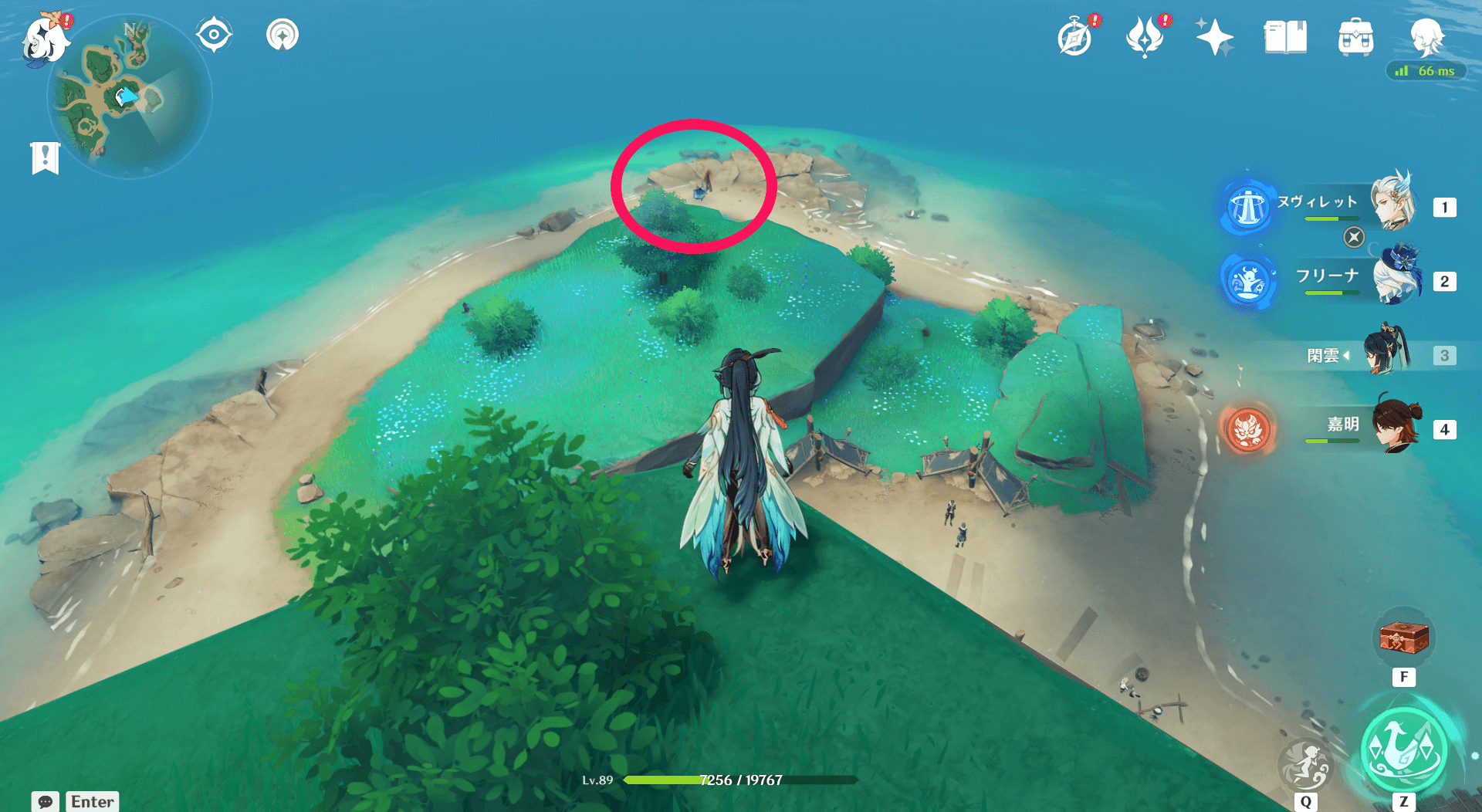Click Gaming's red elemental skill icon
This screenshot has height=812, width=1482.
[1247, 430]
